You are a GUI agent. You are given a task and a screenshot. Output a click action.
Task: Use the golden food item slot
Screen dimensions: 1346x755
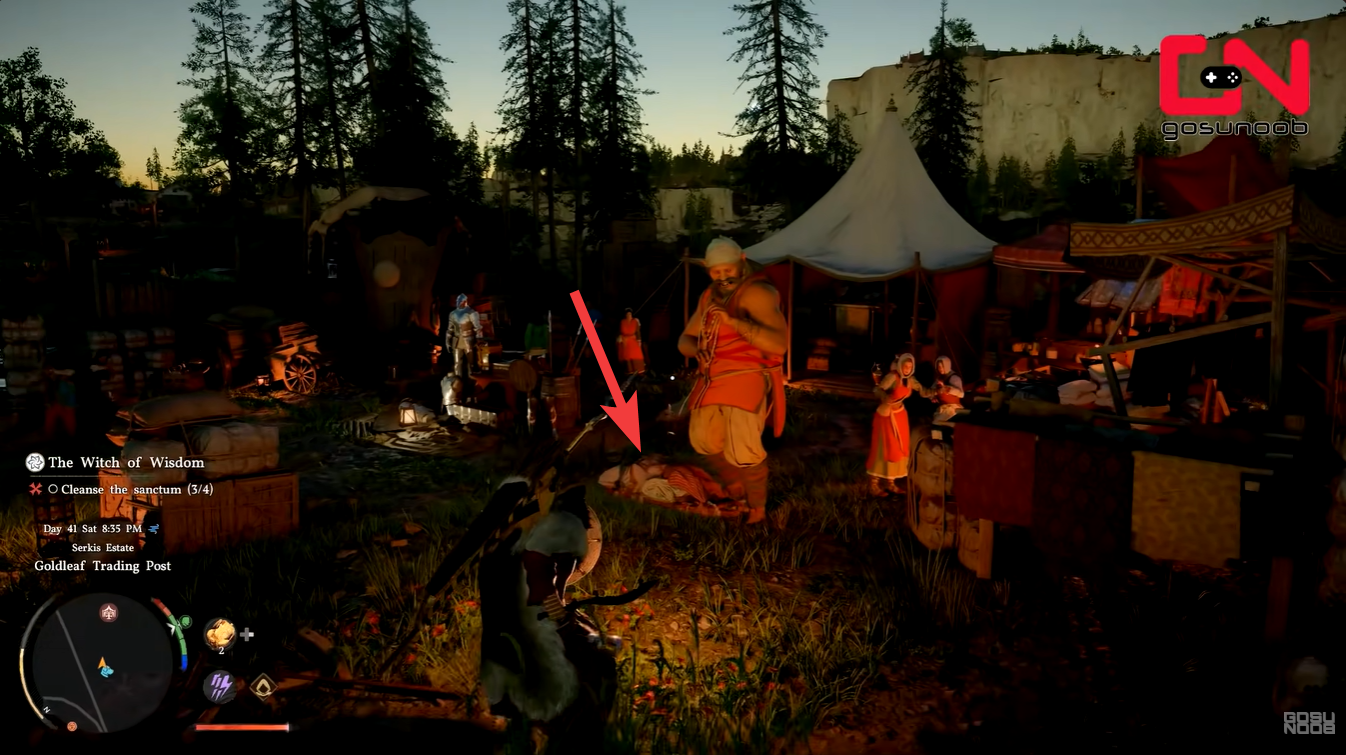point(220,634)
